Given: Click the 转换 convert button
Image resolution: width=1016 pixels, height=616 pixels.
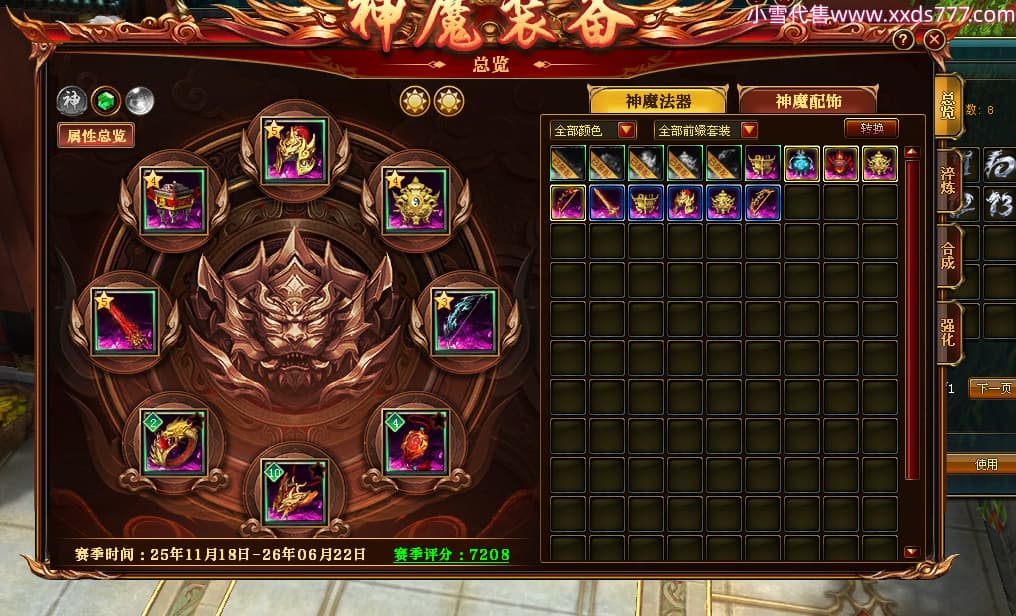Looking at the screenshot, I should [x=871, y=128].
